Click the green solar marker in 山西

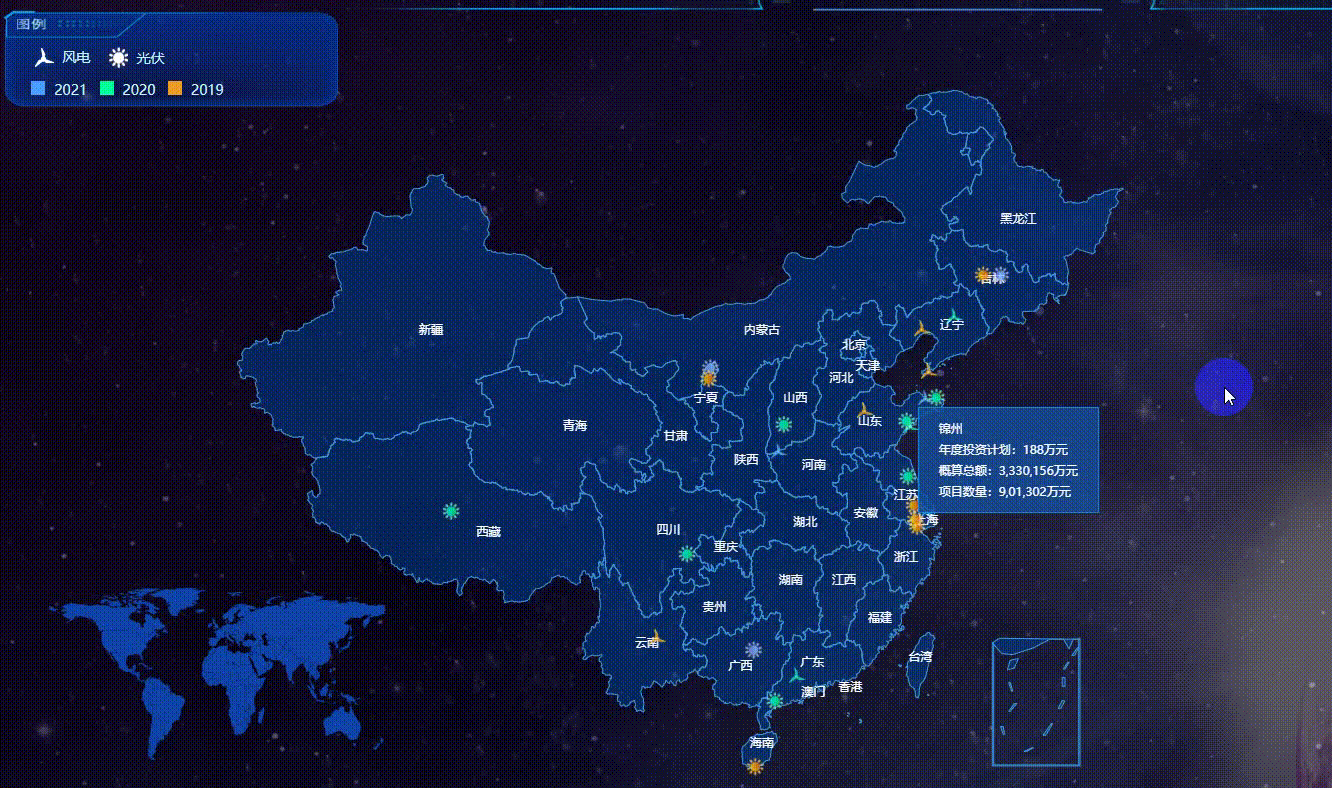click(x=783, y=424)
